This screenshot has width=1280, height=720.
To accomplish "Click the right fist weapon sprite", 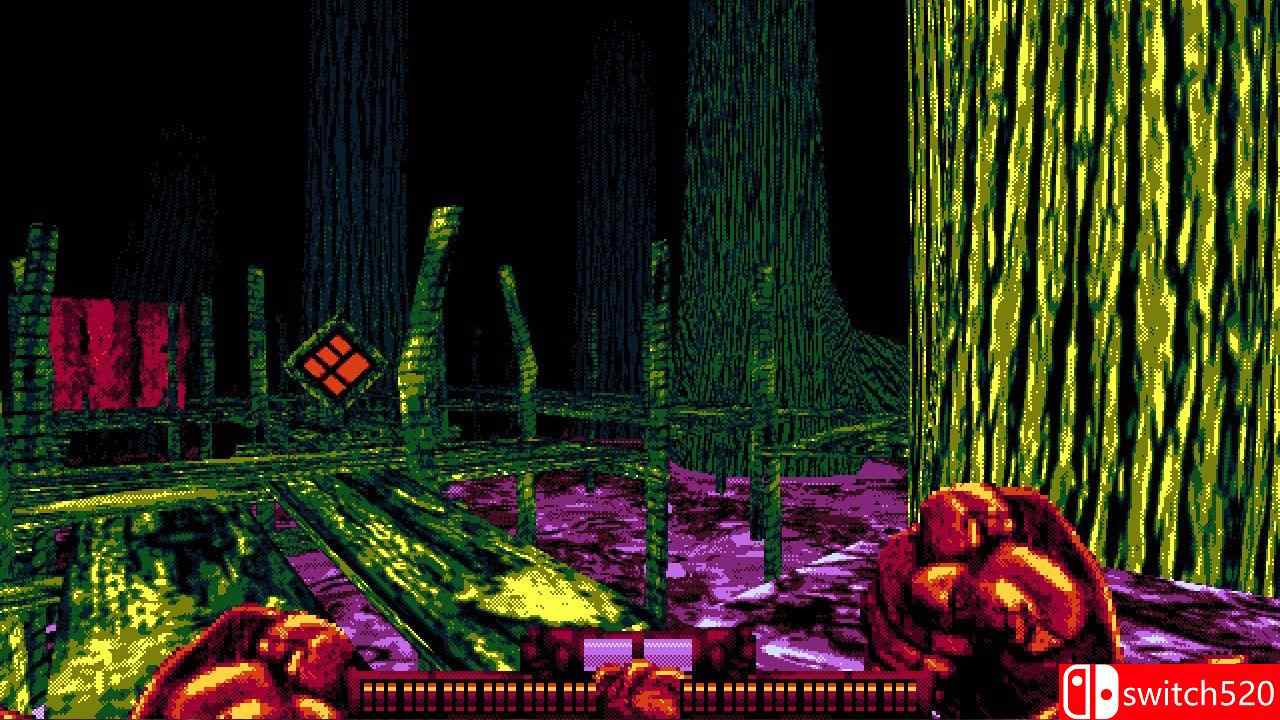I will click(990, 570).
